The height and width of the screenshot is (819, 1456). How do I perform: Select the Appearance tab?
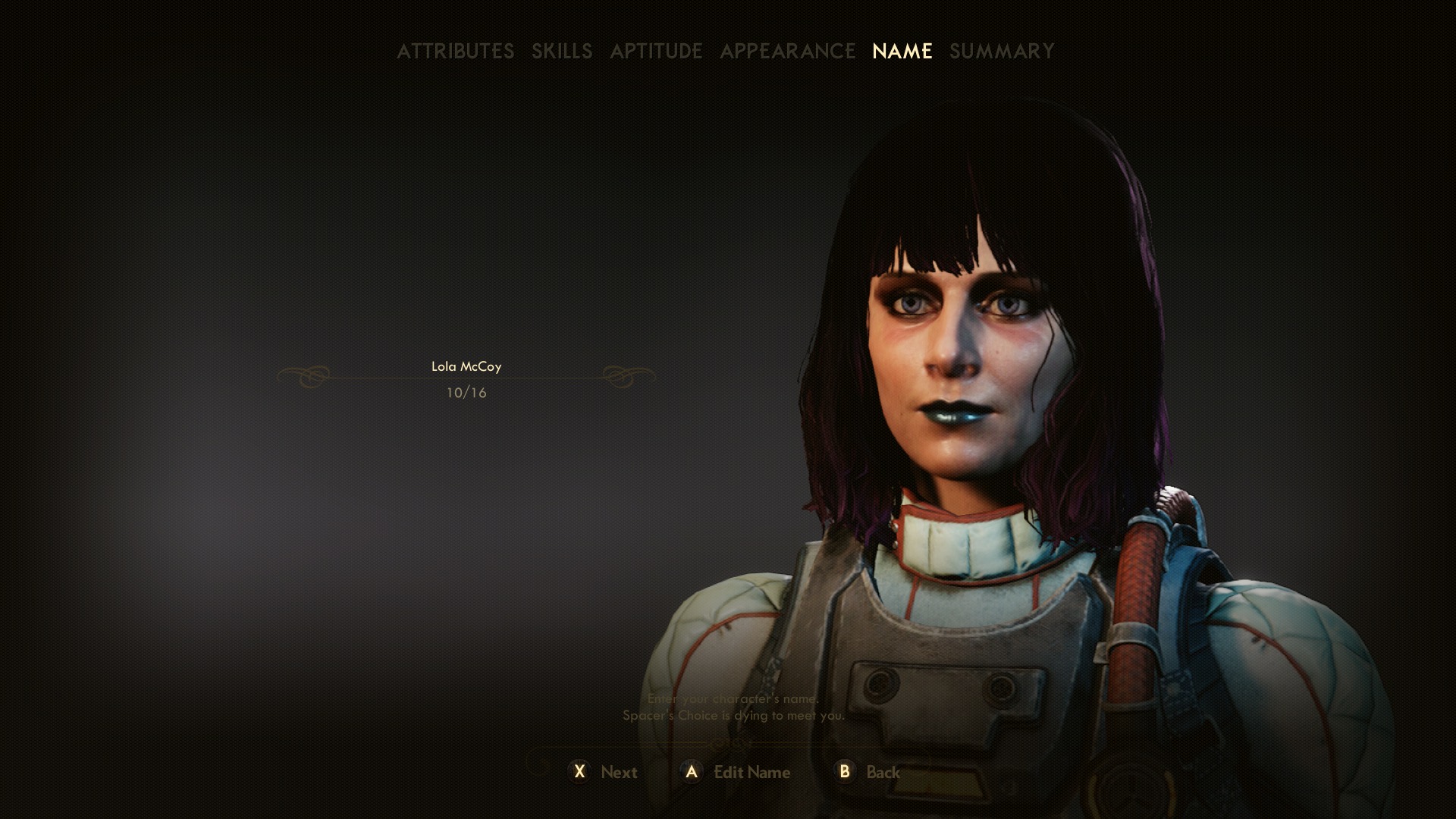787,51
